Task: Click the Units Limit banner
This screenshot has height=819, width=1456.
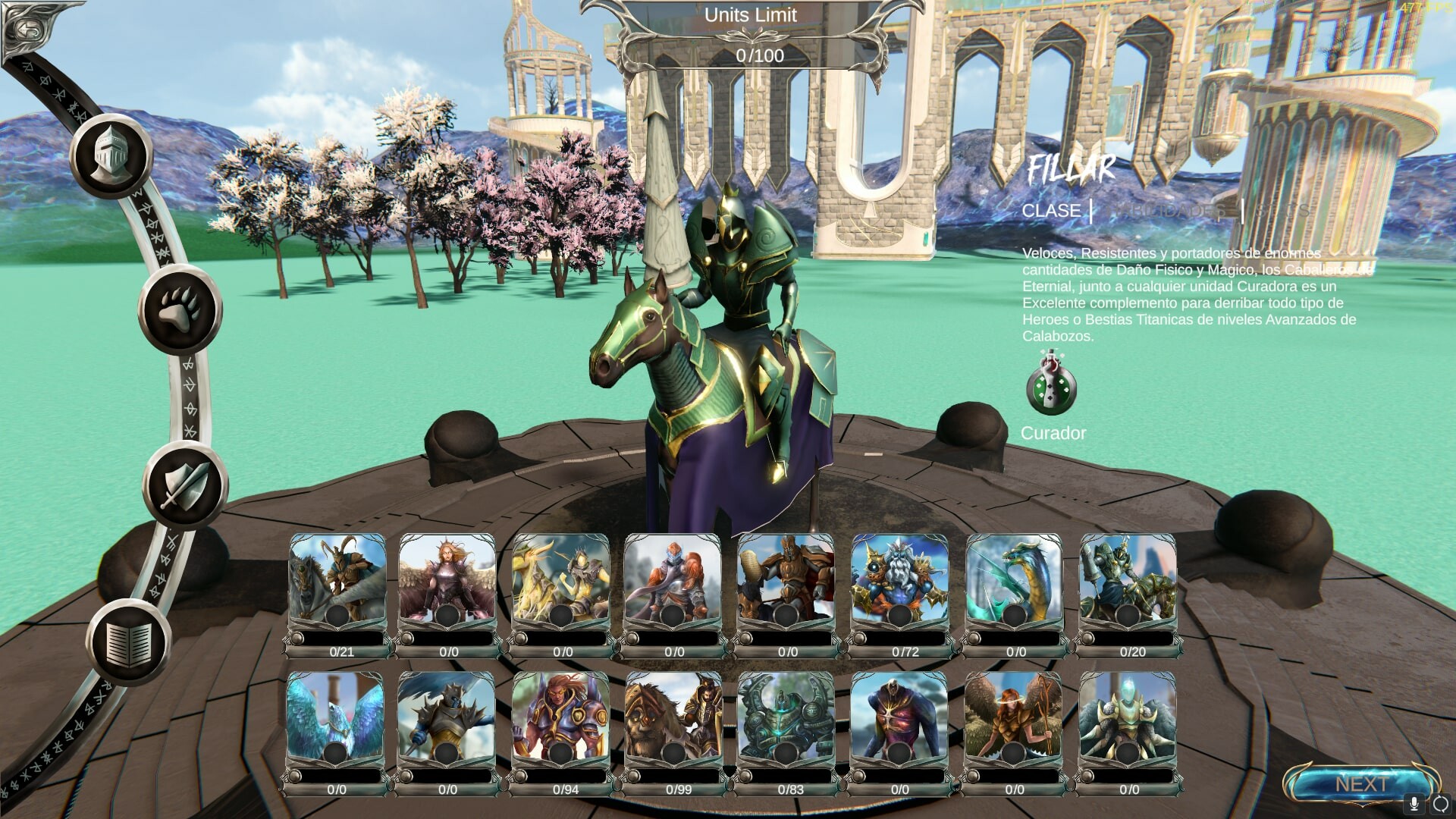Action: click(x=752, y=14)
